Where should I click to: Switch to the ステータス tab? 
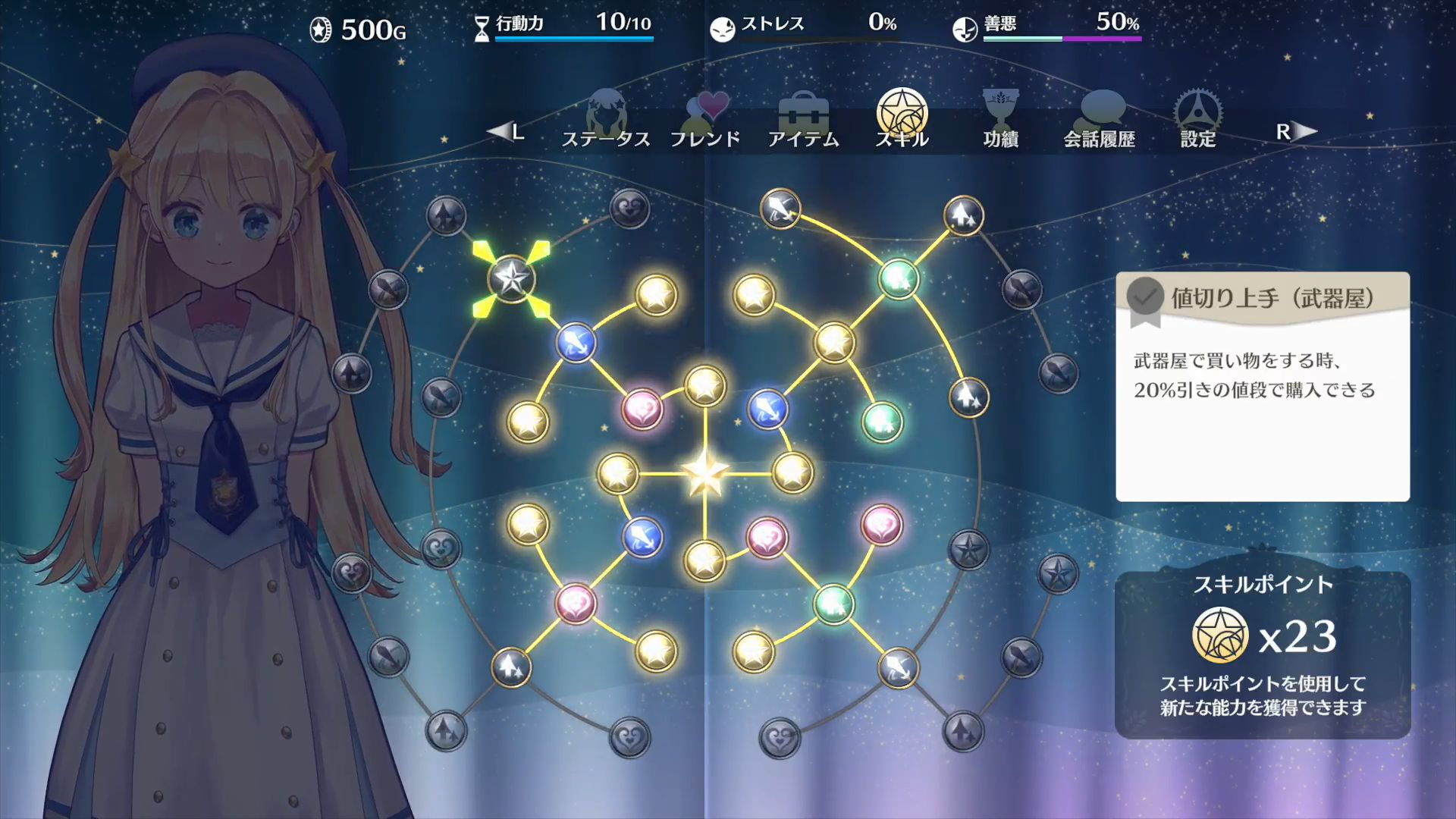click(605, 138)
